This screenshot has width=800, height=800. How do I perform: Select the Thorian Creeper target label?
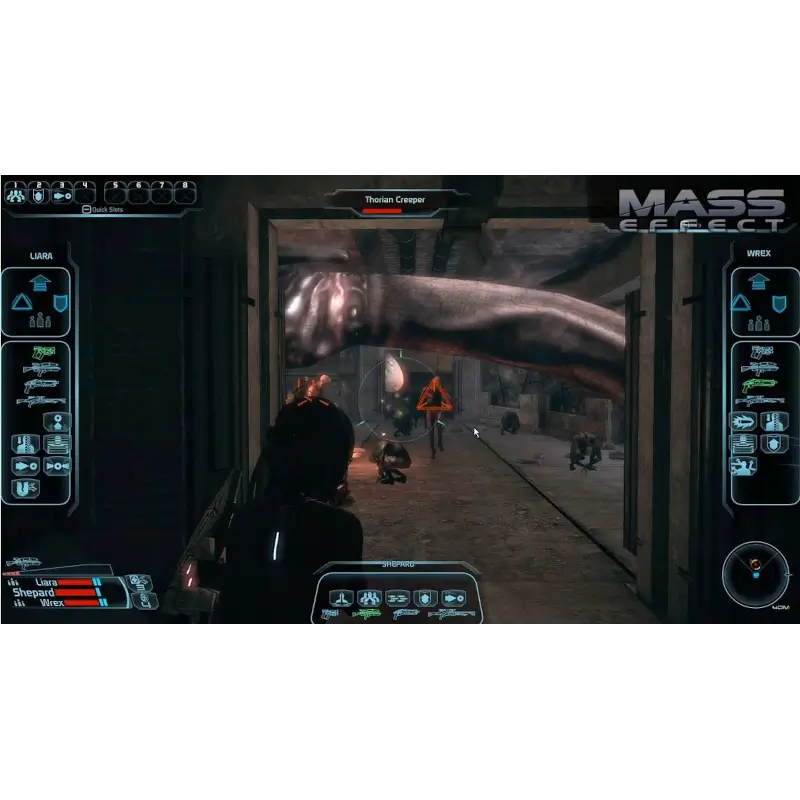394,200
